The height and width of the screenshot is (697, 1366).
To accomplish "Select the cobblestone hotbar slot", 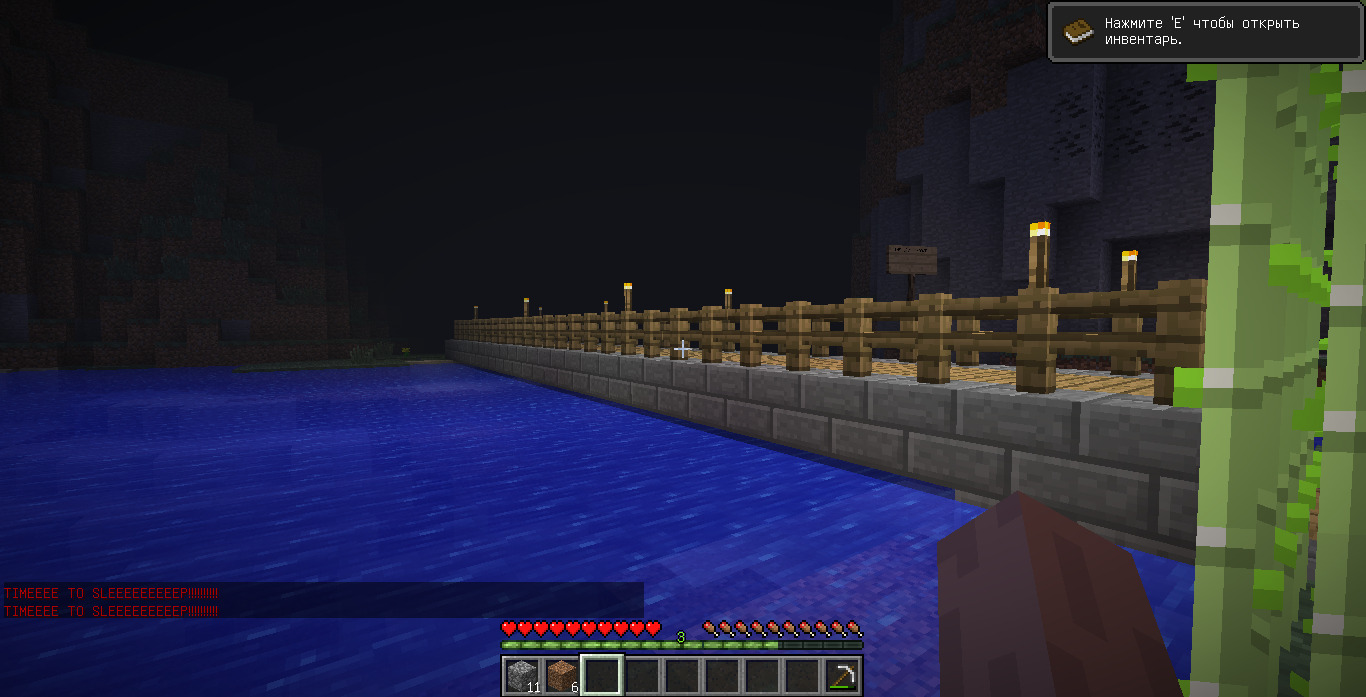I will [521, 676].
